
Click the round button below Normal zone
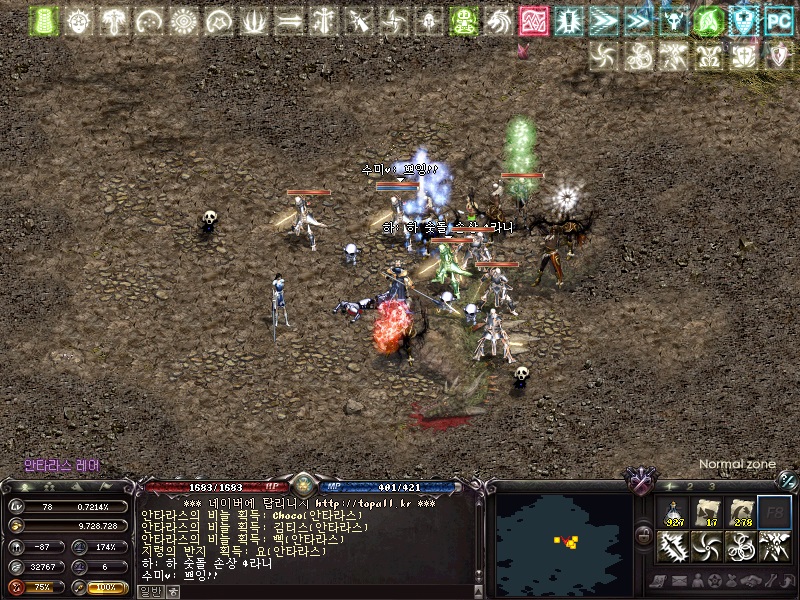coord(787,480)
